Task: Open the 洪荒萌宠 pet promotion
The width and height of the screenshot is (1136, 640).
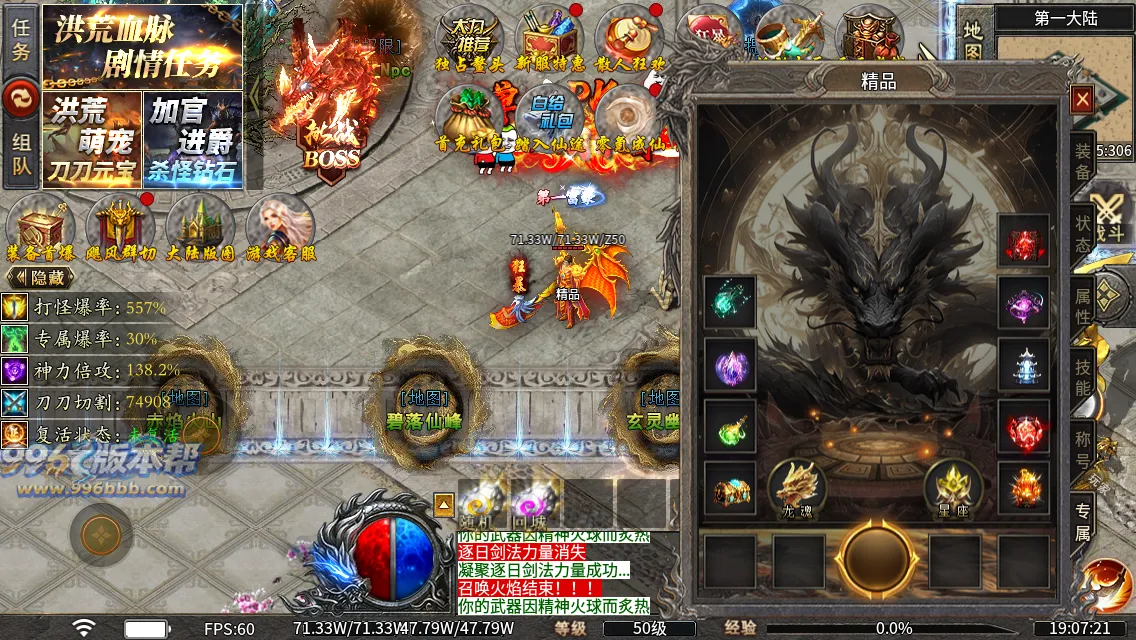Action: pos(91,138)
